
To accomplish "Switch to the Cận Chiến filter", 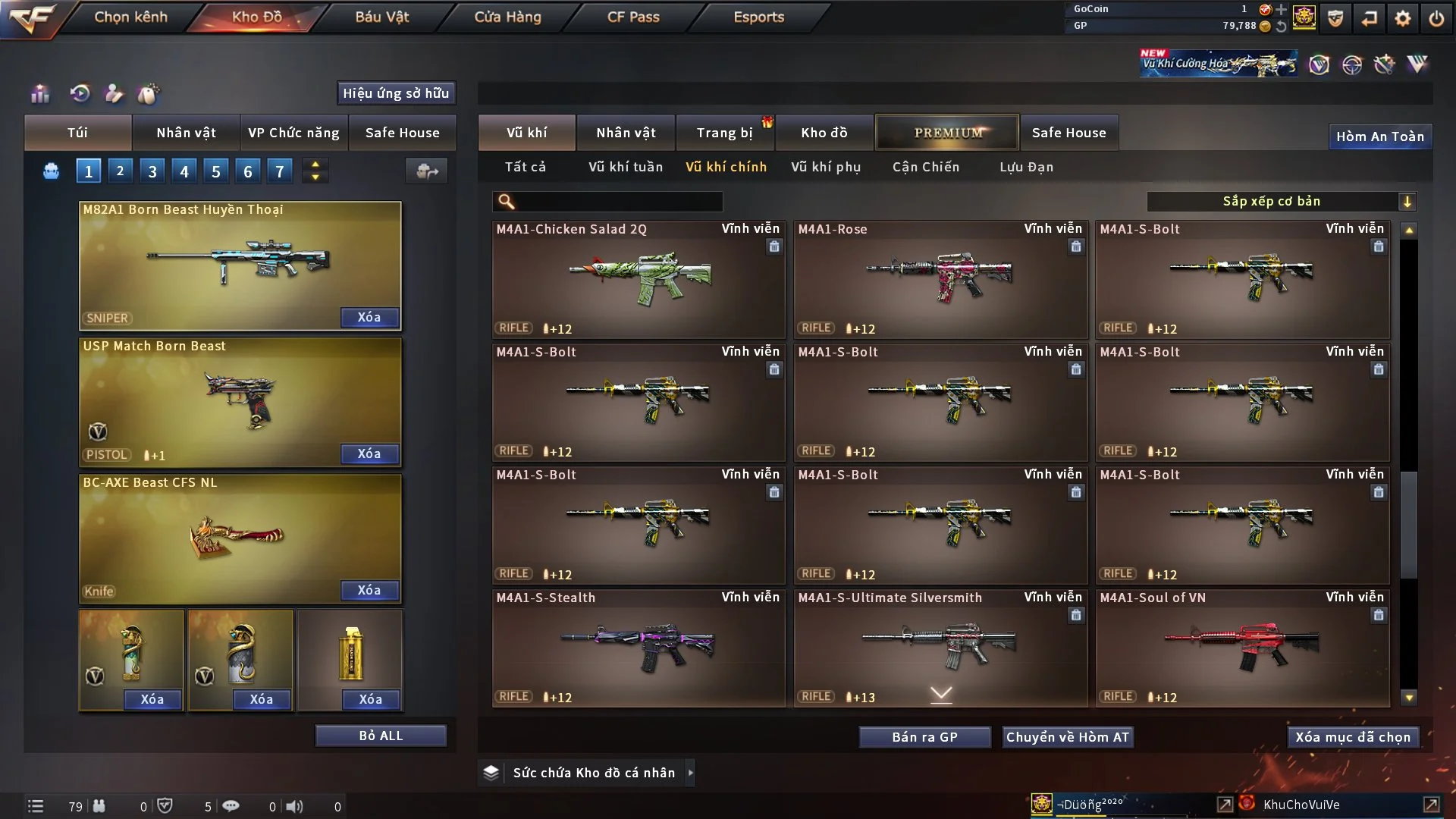I will 925,167.
